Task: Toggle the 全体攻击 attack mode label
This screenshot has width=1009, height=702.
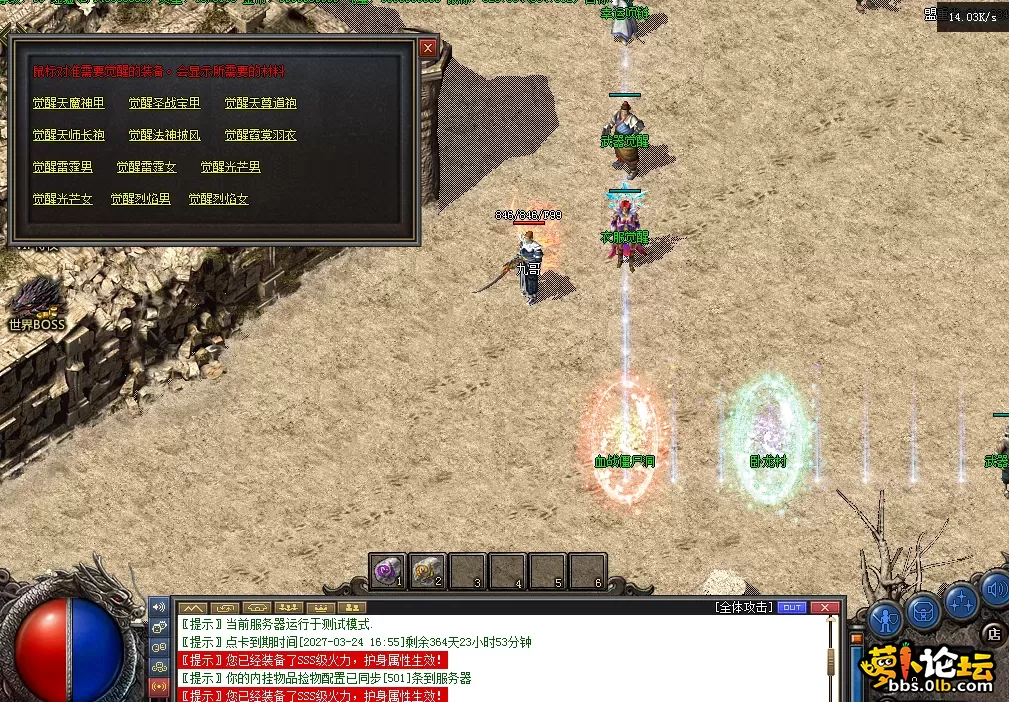Action: (x=743, y=607)
